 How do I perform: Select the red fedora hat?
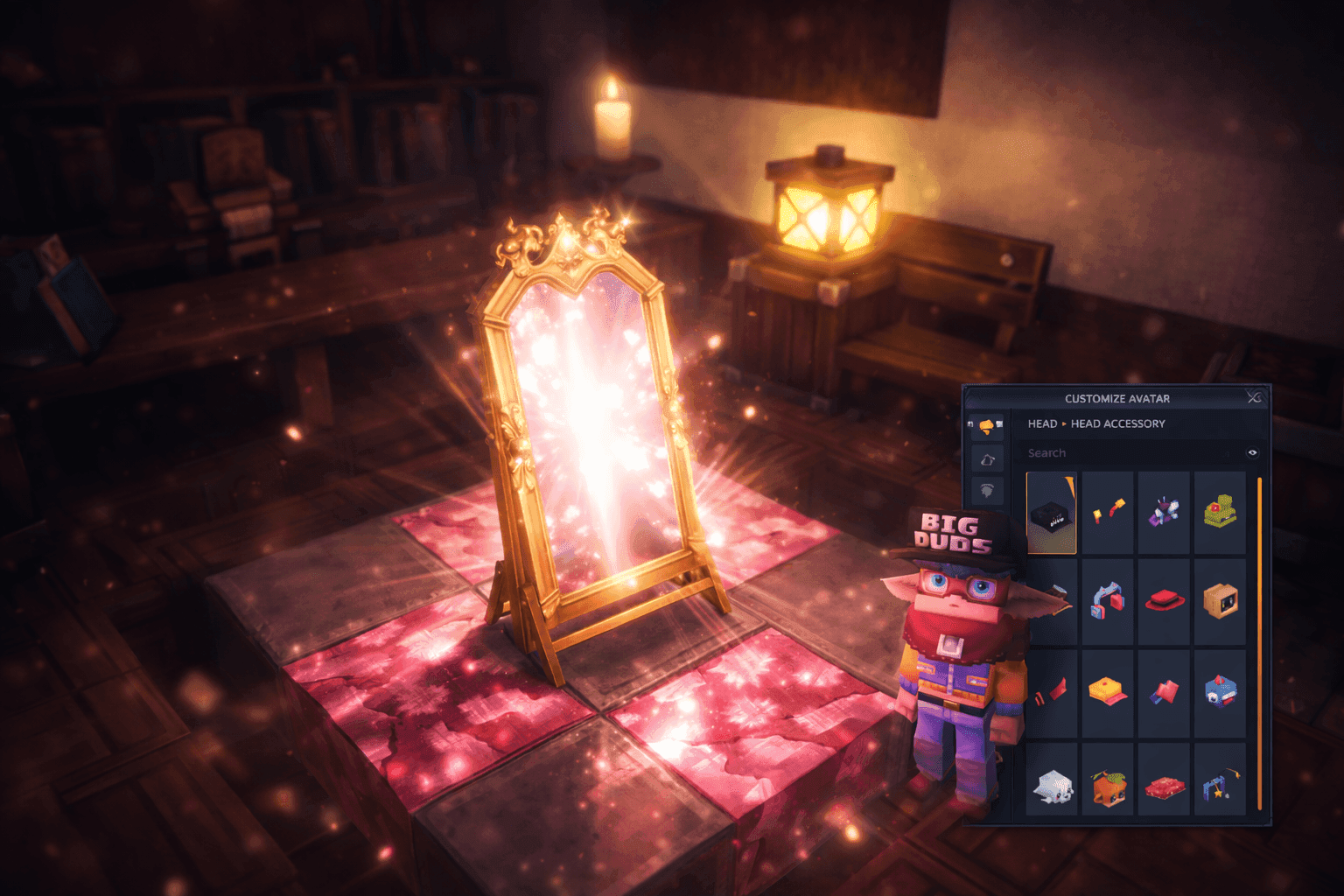(x=1164, y=602)
